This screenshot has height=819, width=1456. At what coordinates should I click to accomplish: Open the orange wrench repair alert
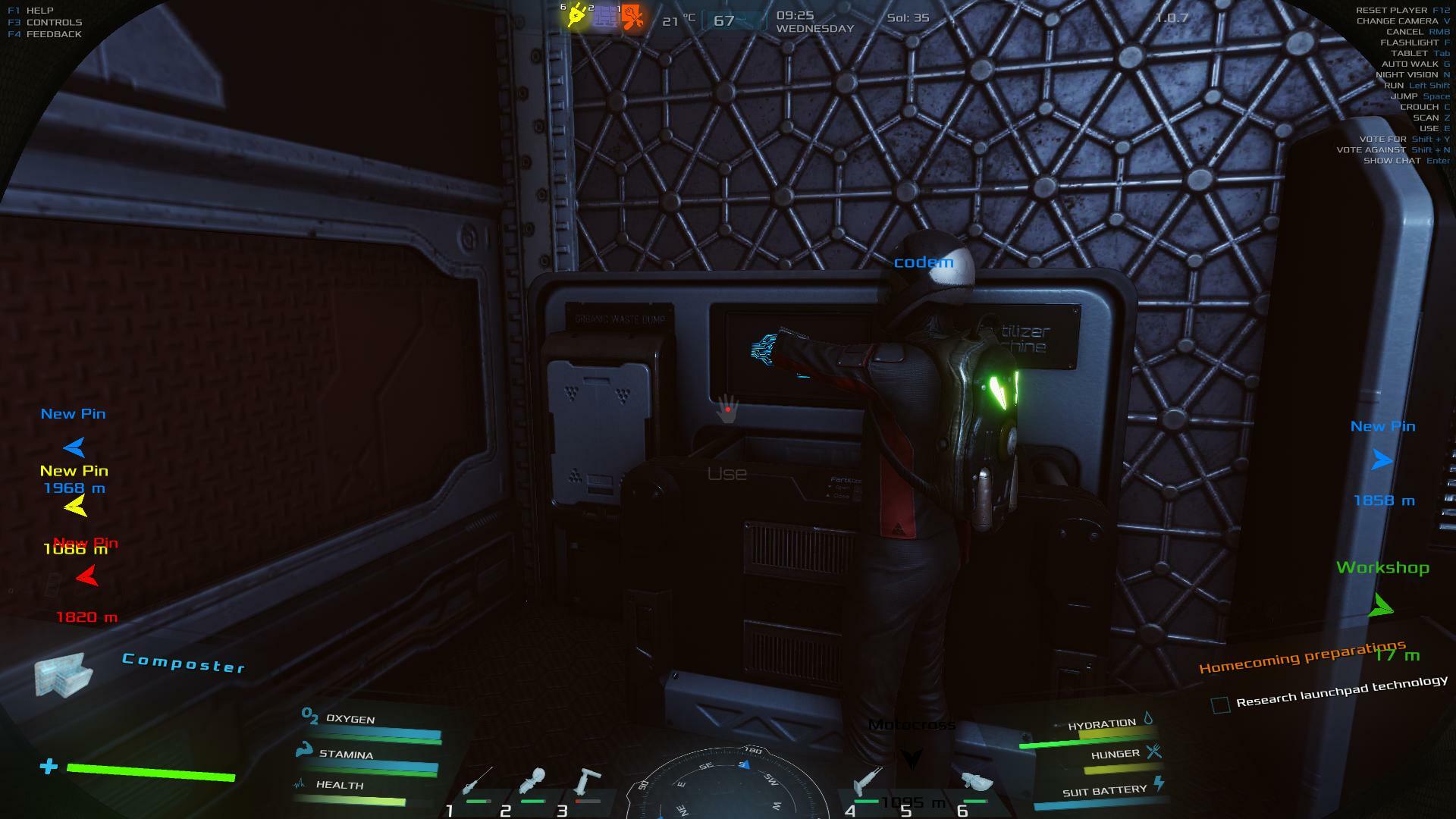coord(632,17)
